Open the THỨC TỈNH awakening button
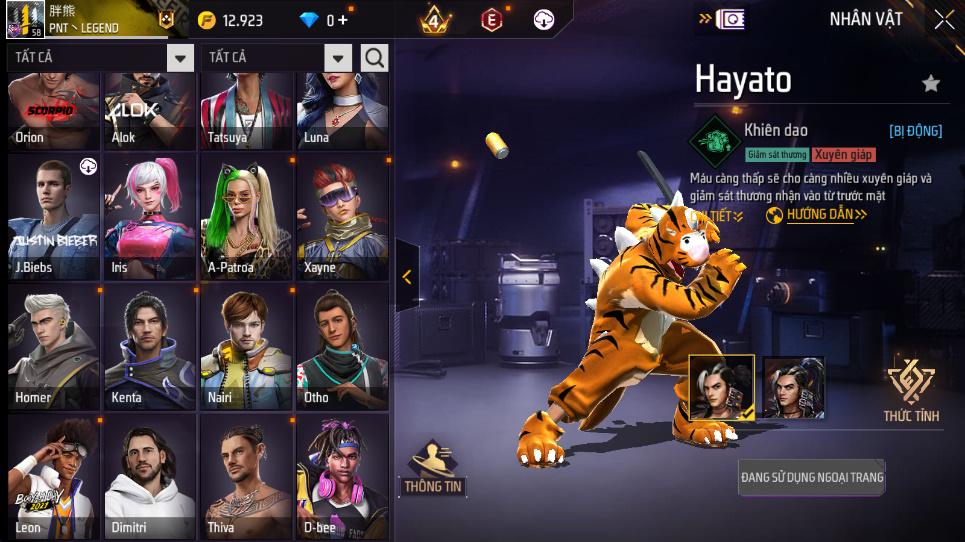 911,390
